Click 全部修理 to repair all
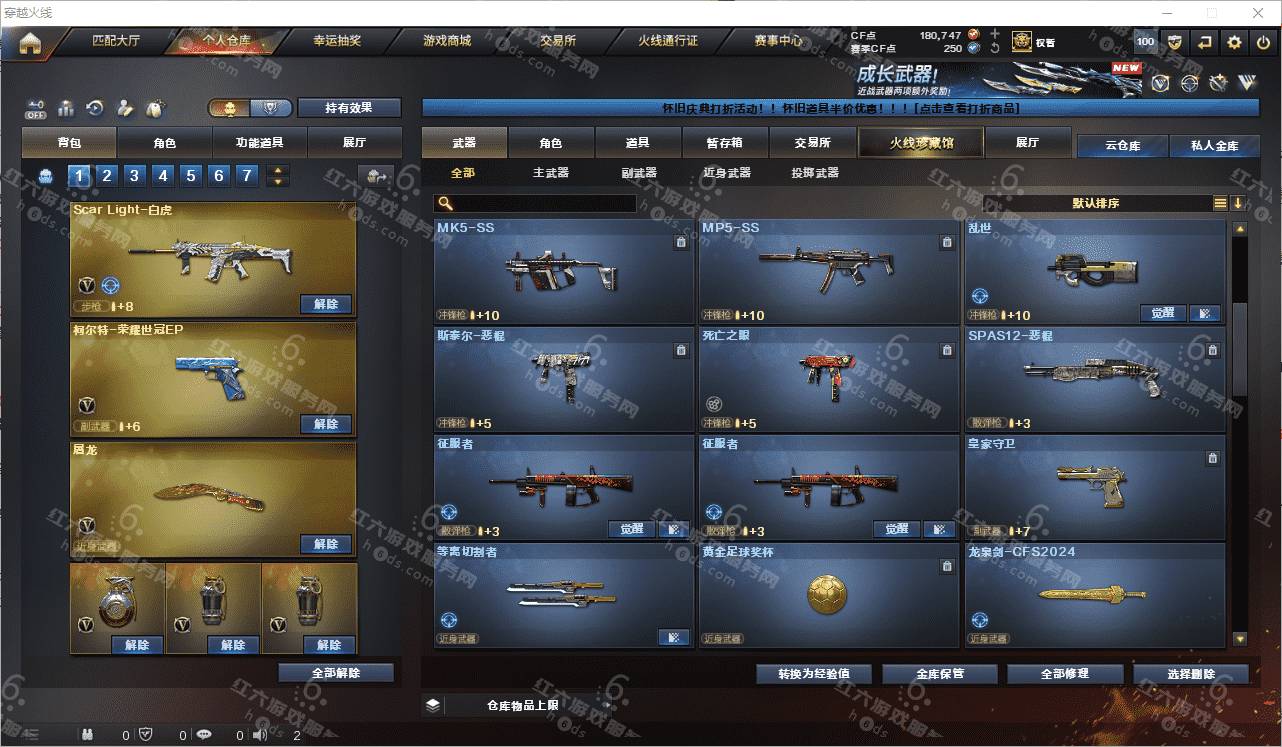1282x747 pixels. coord(1064,674)
